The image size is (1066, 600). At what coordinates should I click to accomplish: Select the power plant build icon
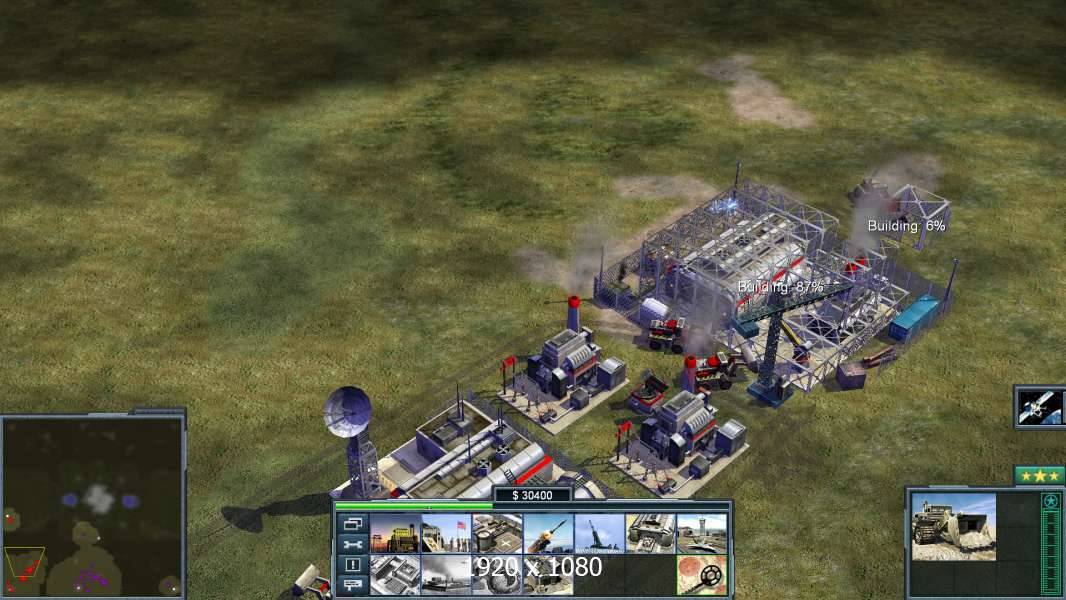click(395, 534)
